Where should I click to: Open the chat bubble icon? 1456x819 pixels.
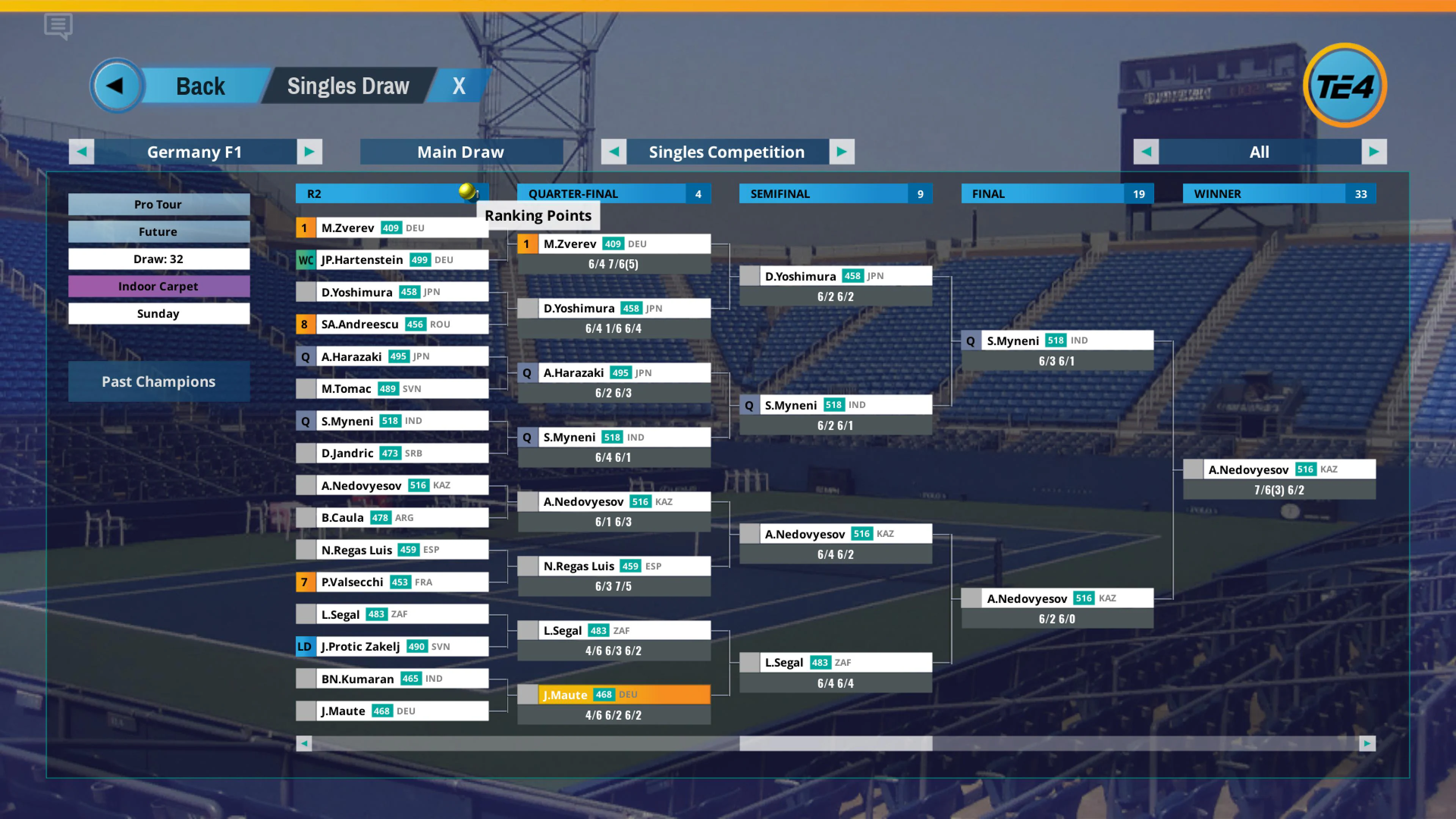pos(58,26)
